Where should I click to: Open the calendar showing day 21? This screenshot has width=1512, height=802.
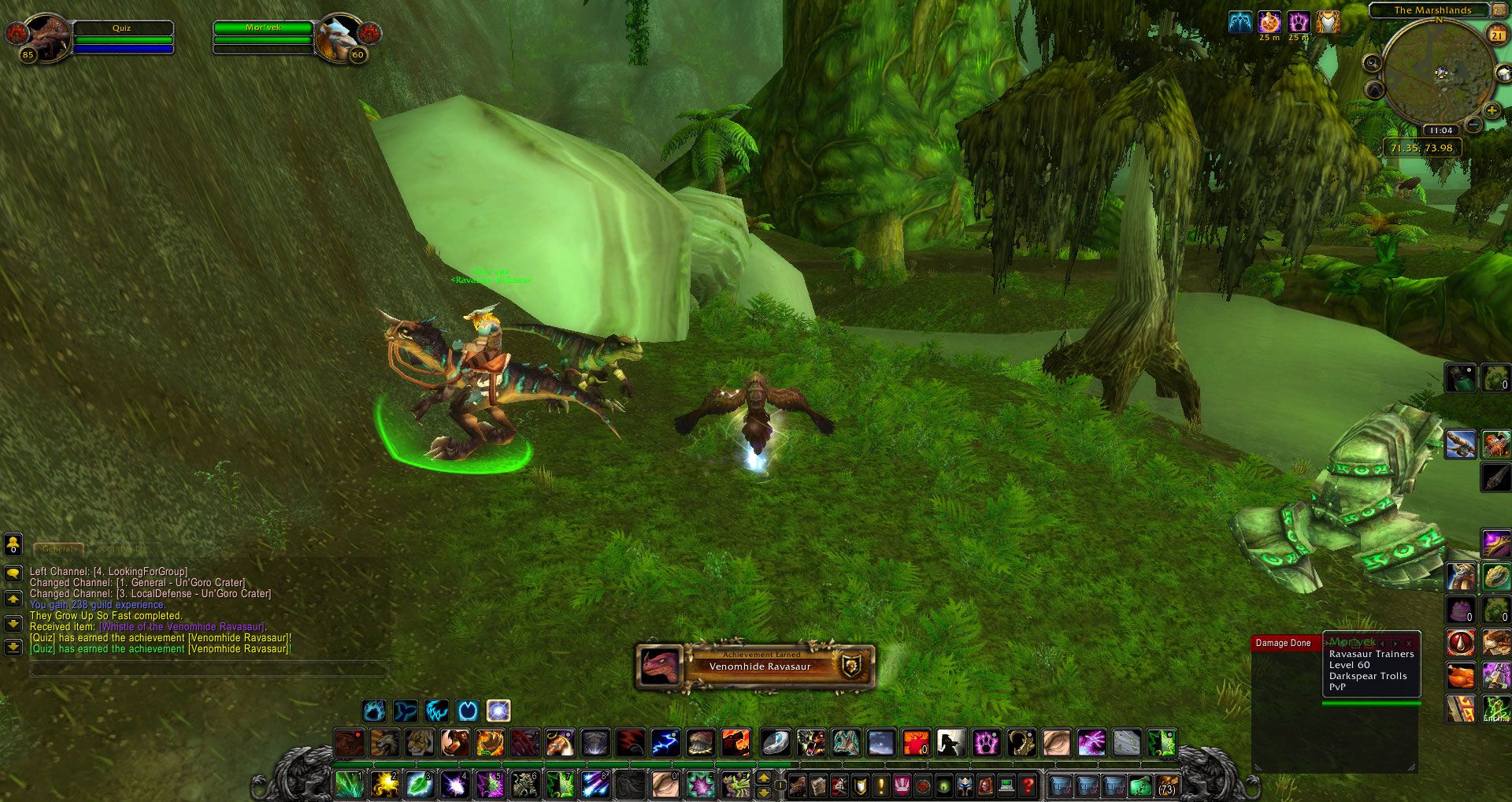click(x=1496, y=35)
